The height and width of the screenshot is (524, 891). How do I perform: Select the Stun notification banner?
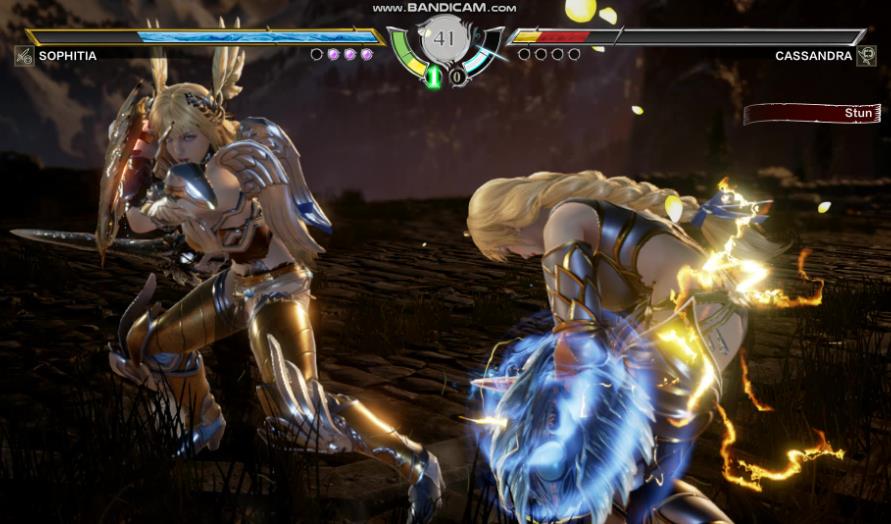click(x=811, y=114)
